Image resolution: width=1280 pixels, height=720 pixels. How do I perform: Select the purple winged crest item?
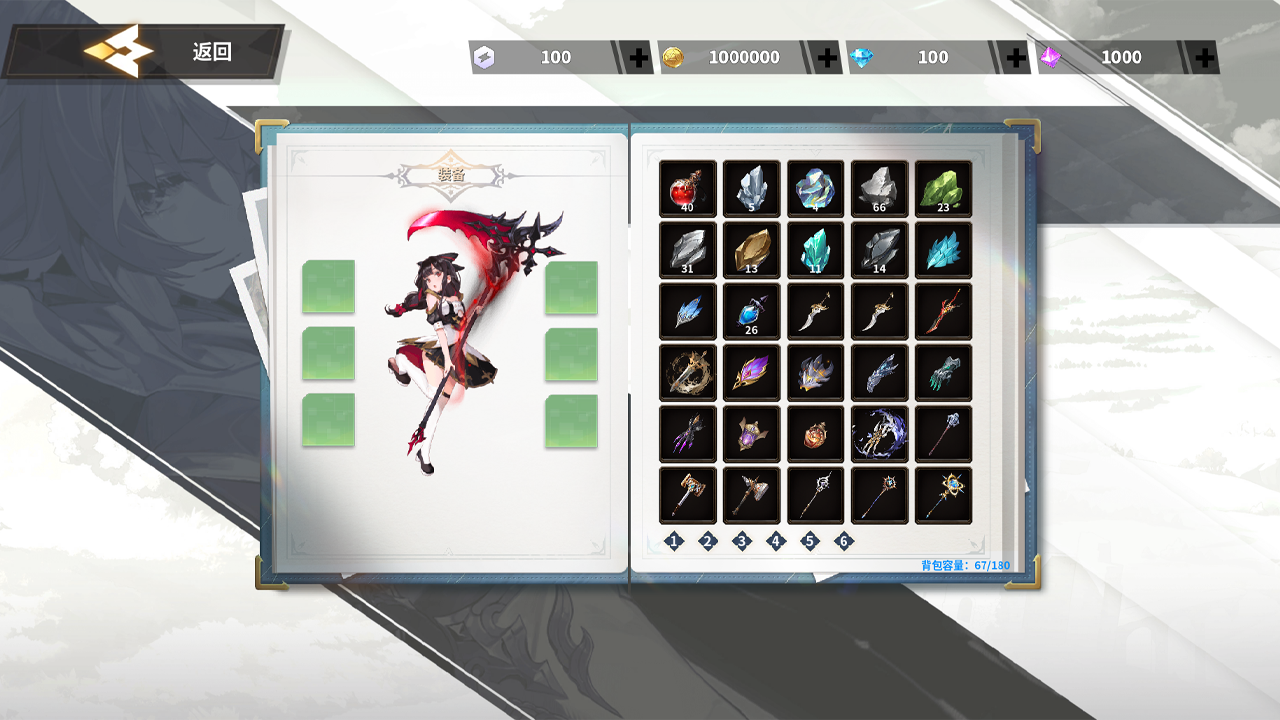[751, 373]
